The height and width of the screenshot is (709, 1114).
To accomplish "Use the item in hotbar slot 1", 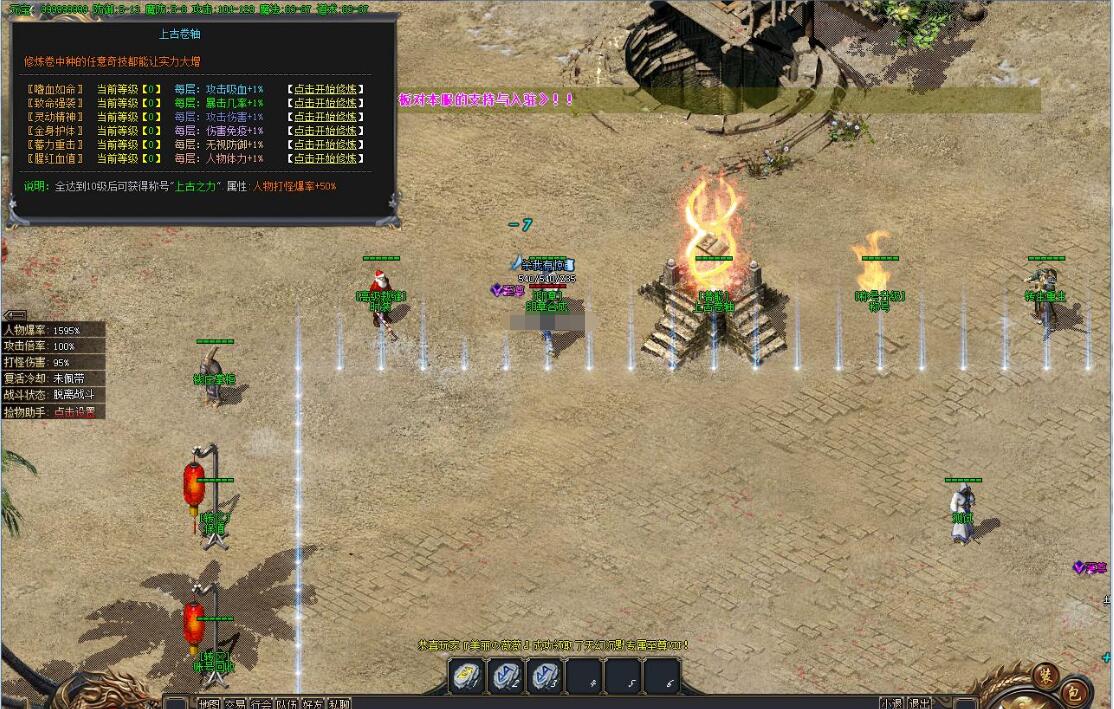I will pos(467,676).
